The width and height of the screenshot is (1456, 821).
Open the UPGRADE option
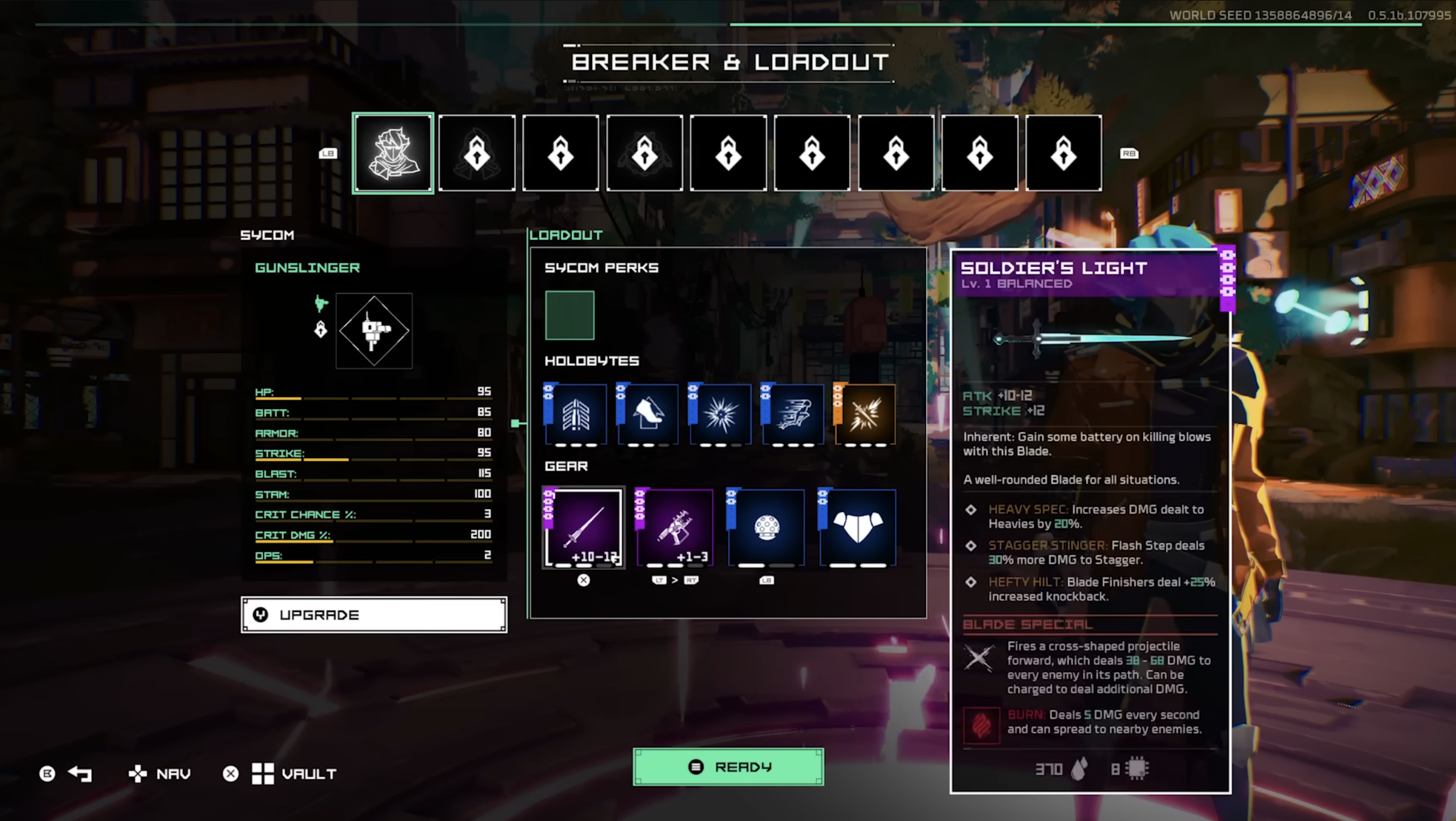tap(374, 615)
